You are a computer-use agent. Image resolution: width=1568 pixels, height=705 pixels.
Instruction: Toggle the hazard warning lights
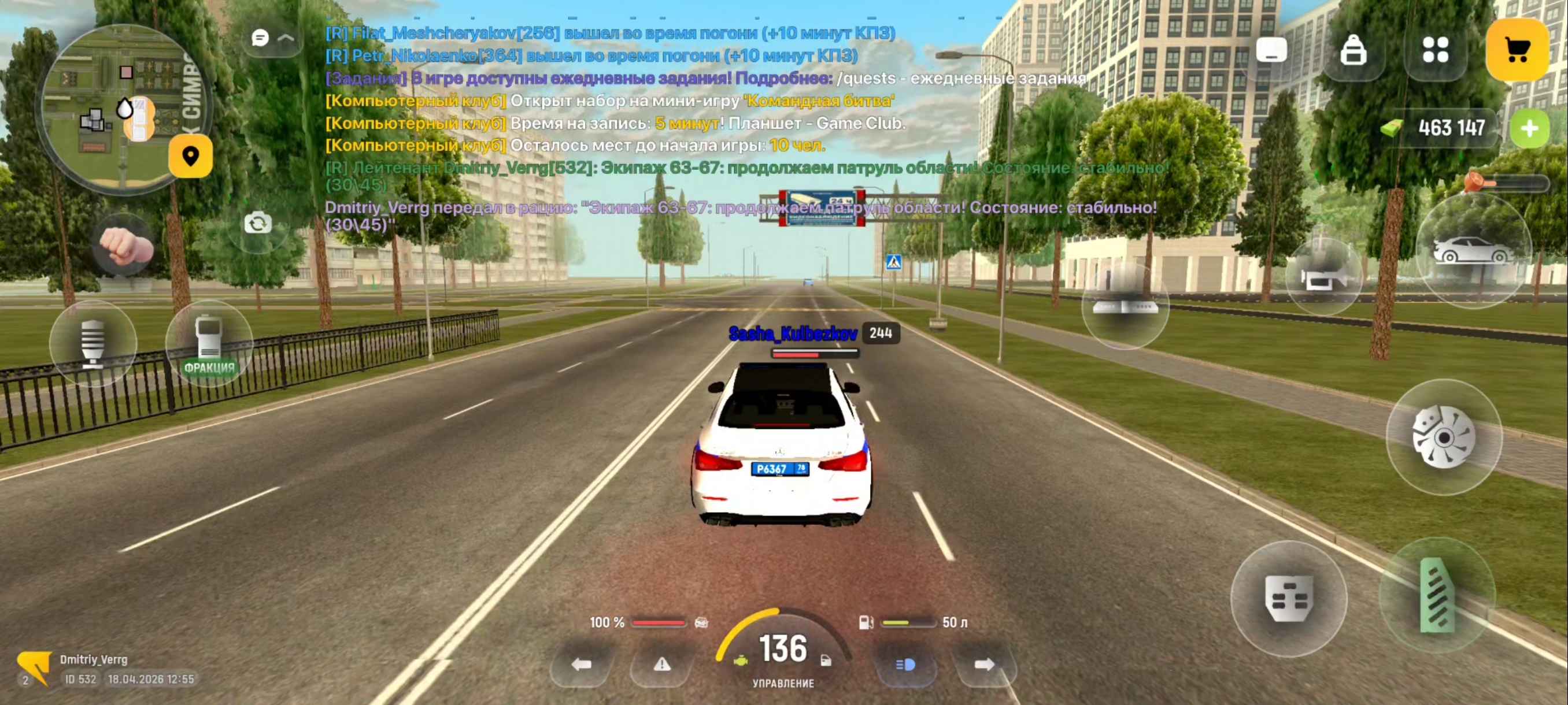pos(661,664)
